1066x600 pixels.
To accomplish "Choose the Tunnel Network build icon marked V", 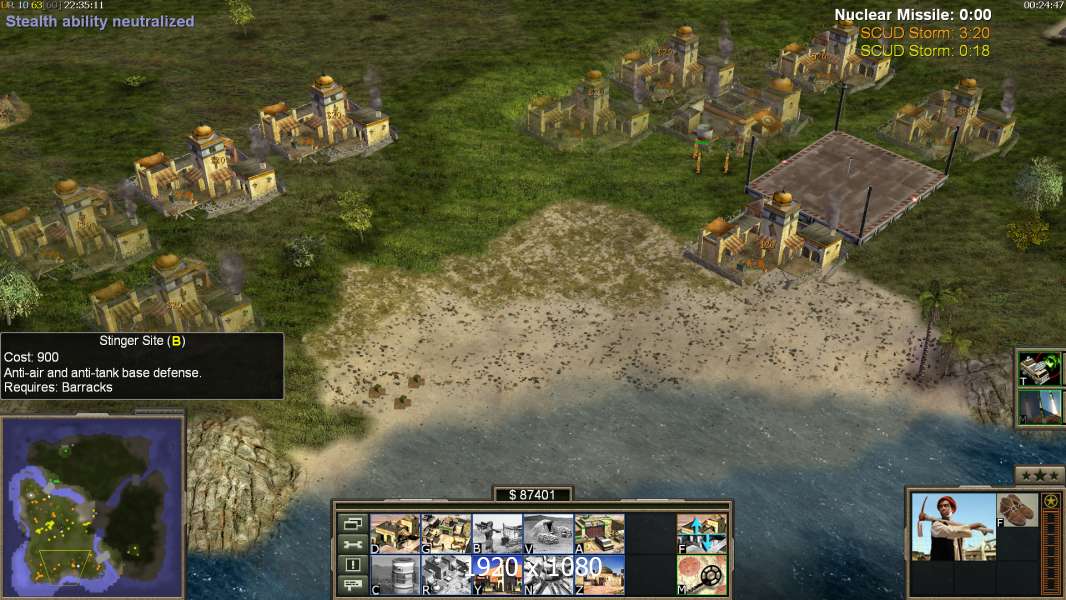I will pos(548,533).
